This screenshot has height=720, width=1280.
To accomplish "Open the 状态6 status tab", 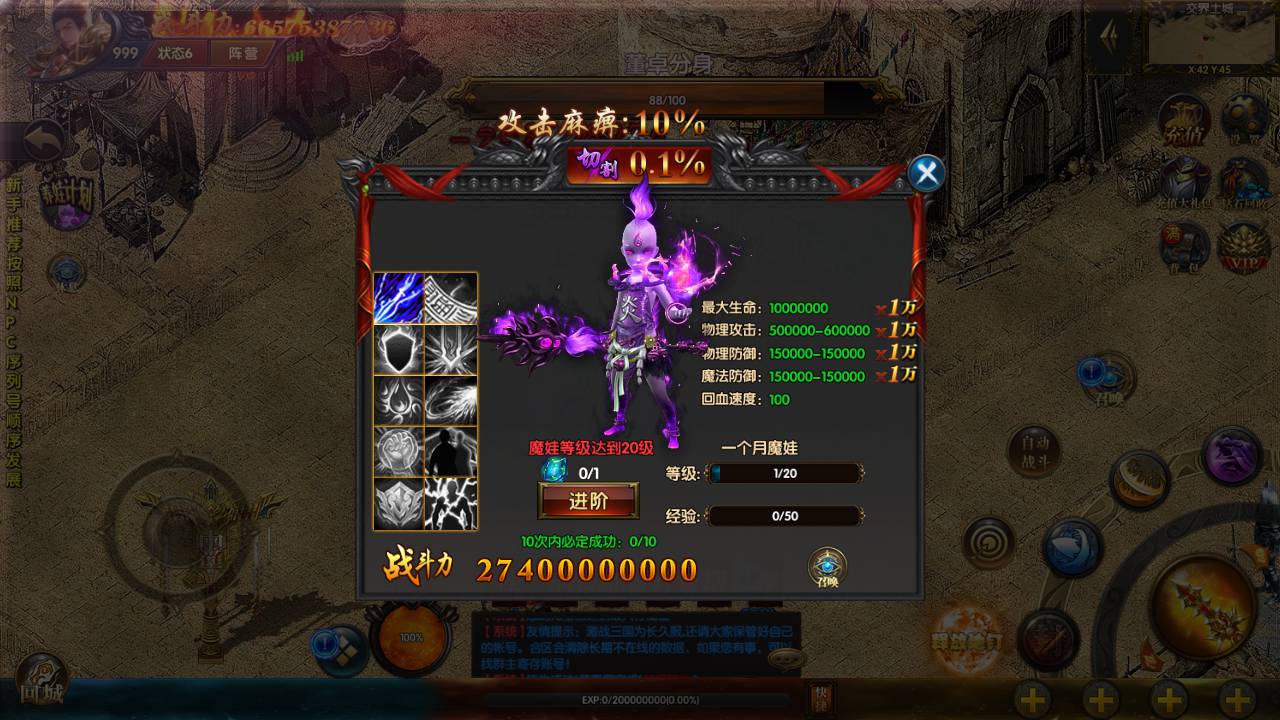I will tap(175, 53).
